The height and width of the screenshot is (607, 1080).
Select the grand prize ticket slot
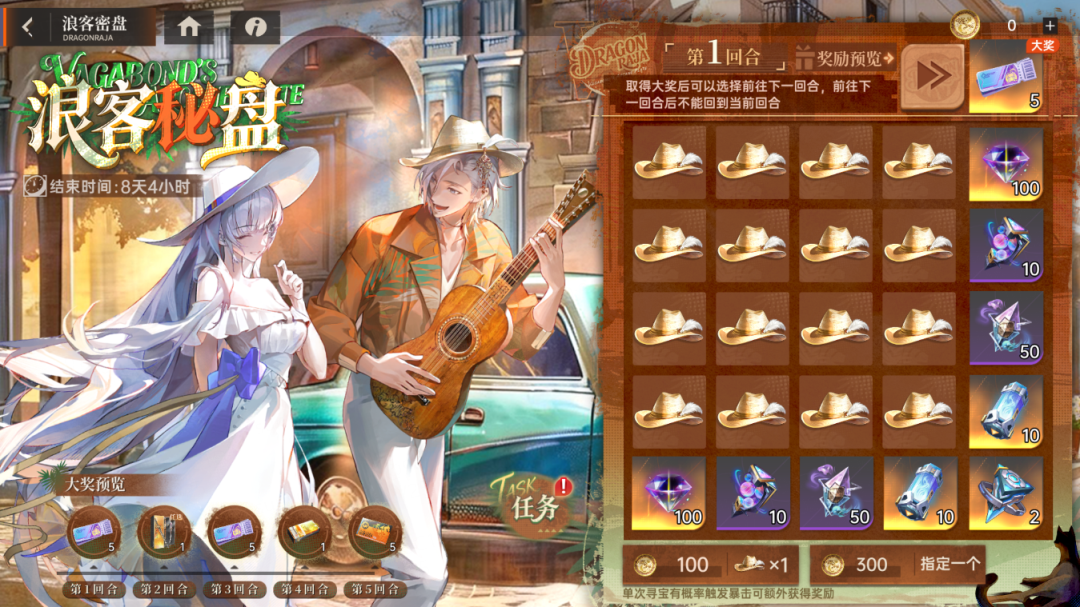(1006, 78)
